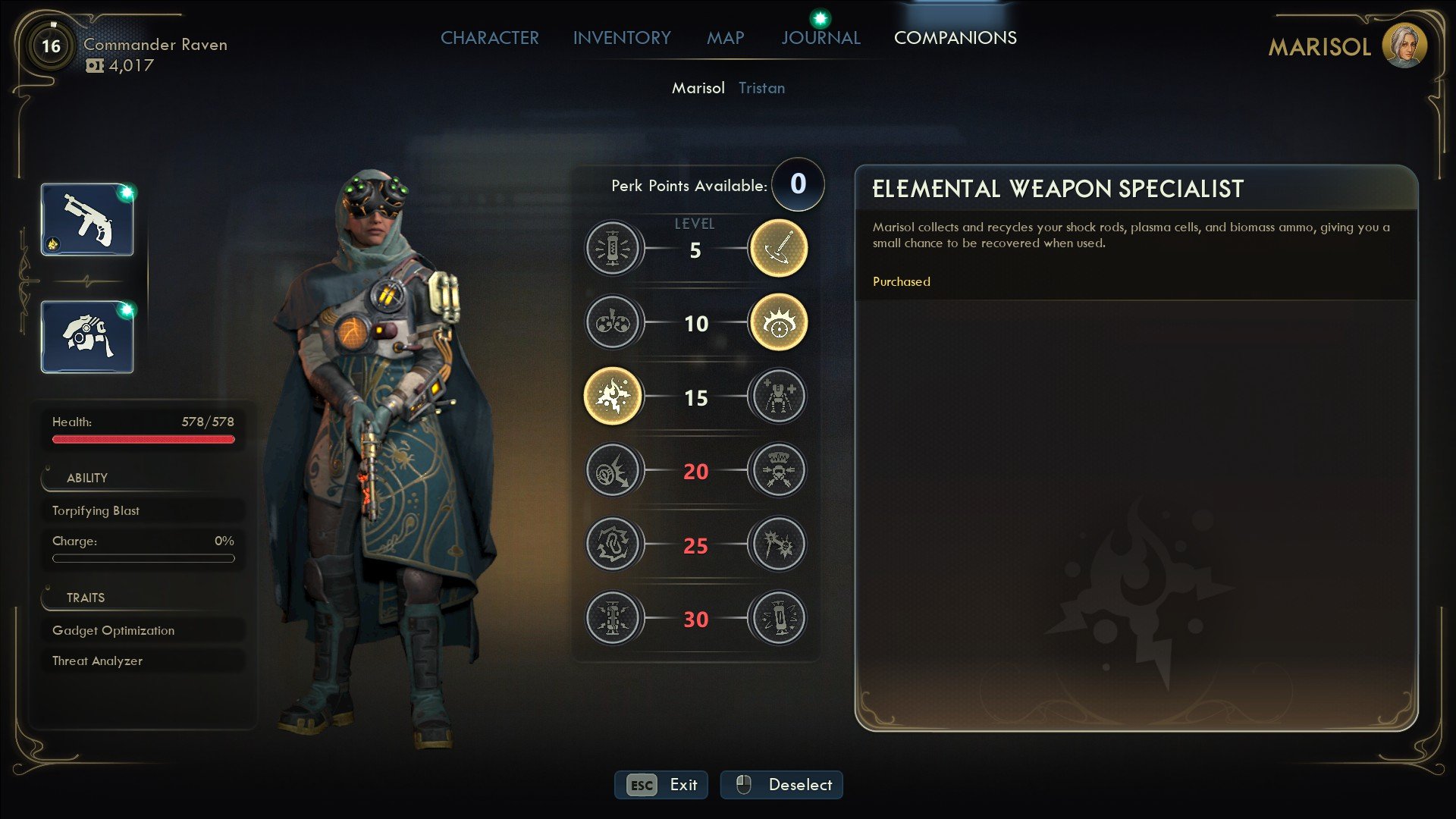This screenshot has width=1456, height=819.
Task: Select the Threat Analyzer trait
Action: tap(143, 661)
